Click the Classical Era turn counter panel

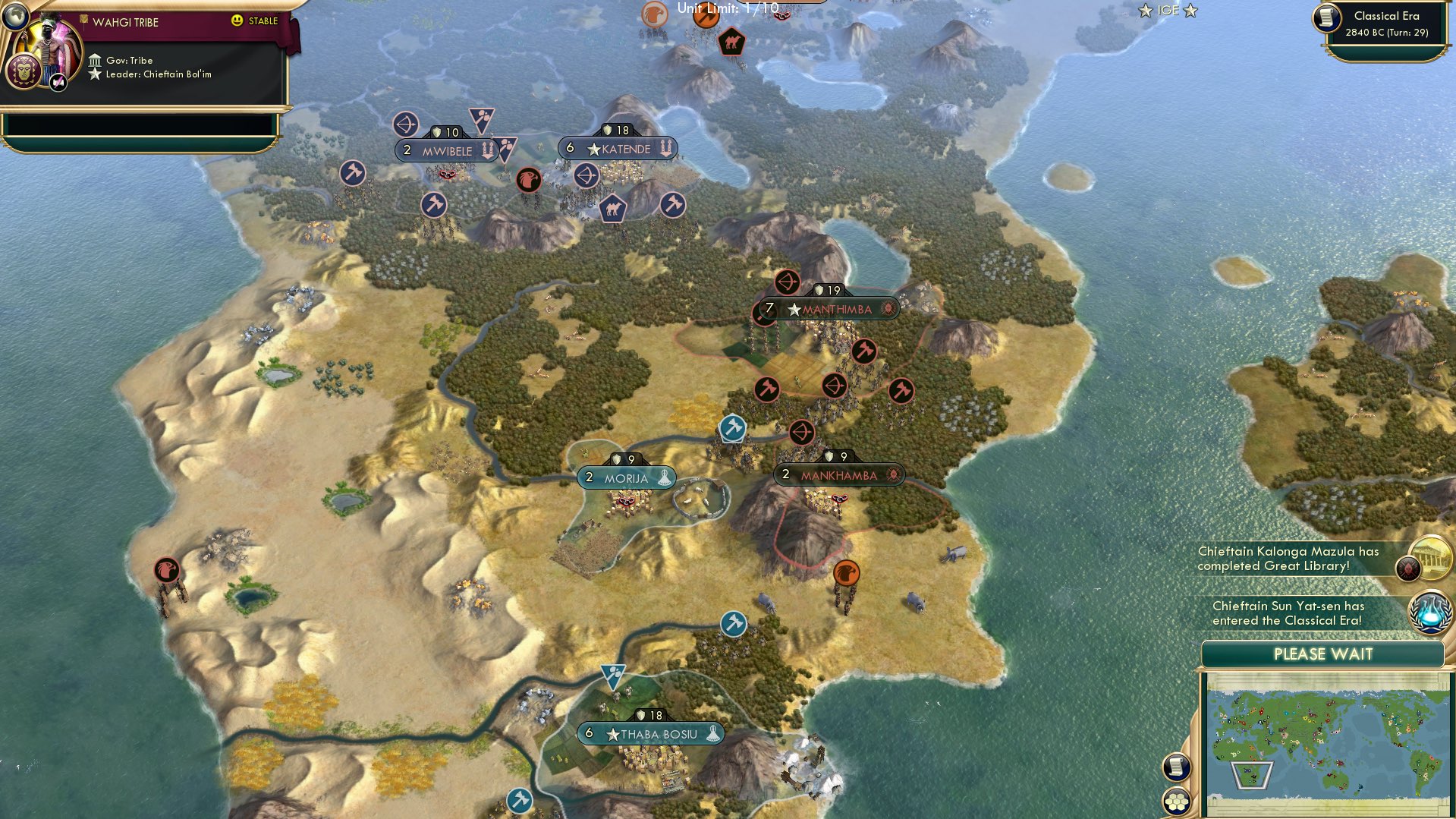pos(1388,24)
